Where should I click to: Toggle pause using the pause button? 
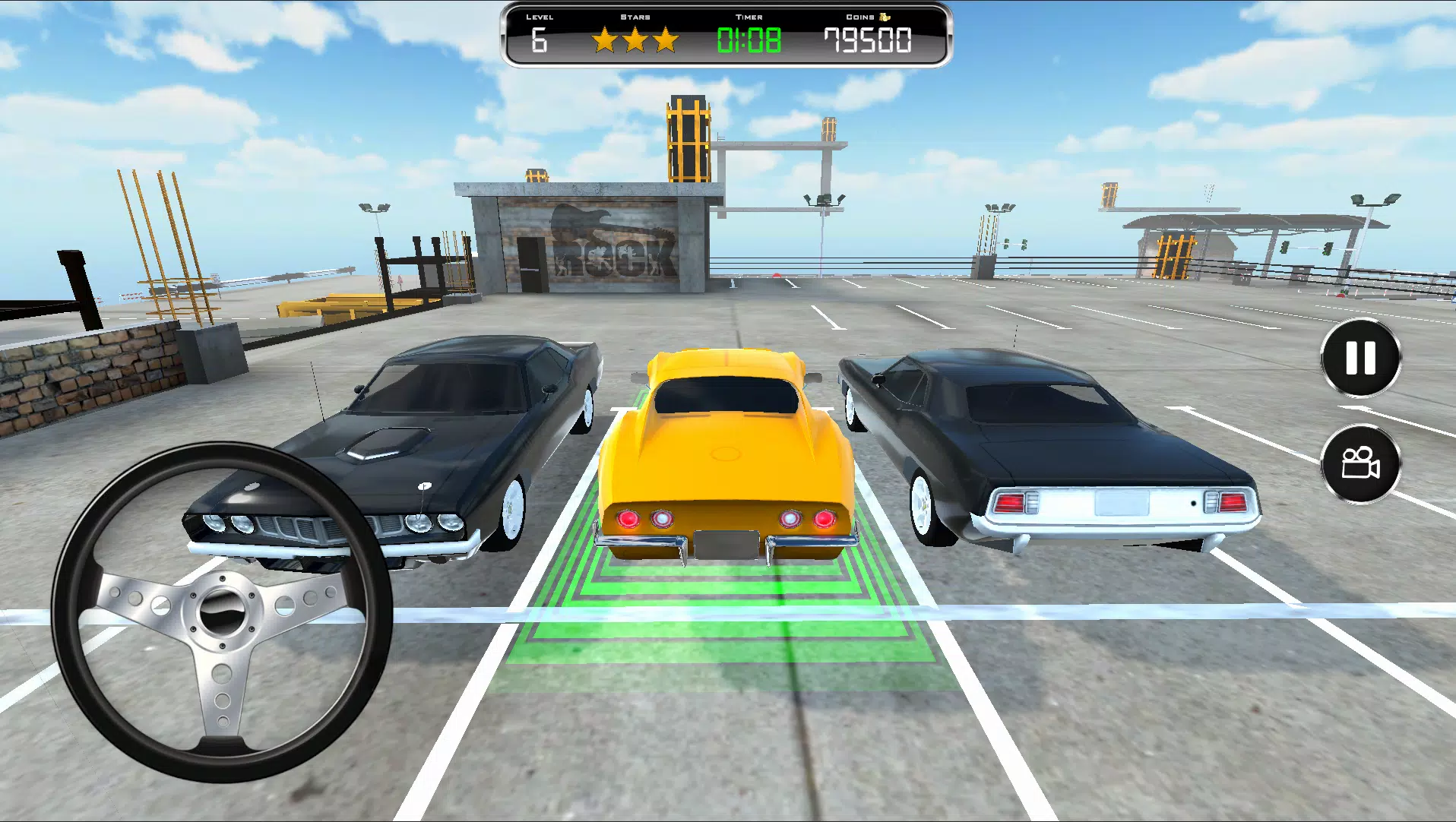tap(1361, 358)
